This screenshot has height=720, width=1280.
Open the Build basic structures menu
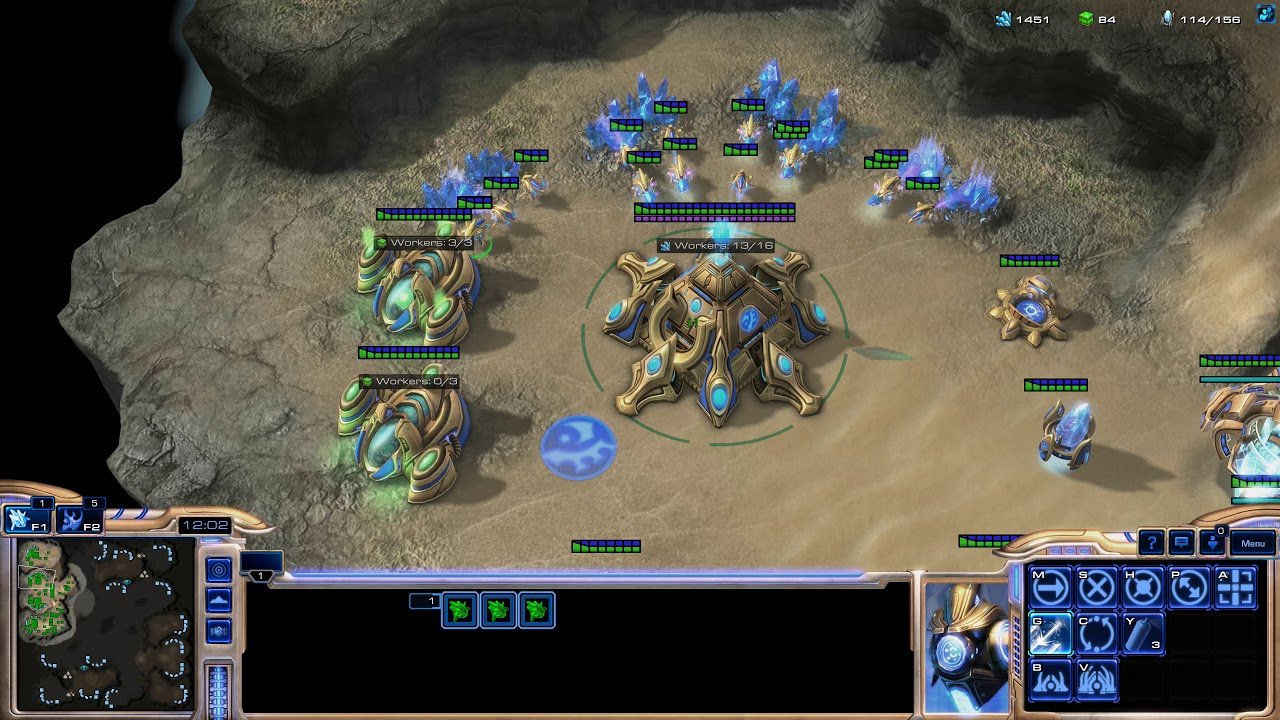point(1050,678)
